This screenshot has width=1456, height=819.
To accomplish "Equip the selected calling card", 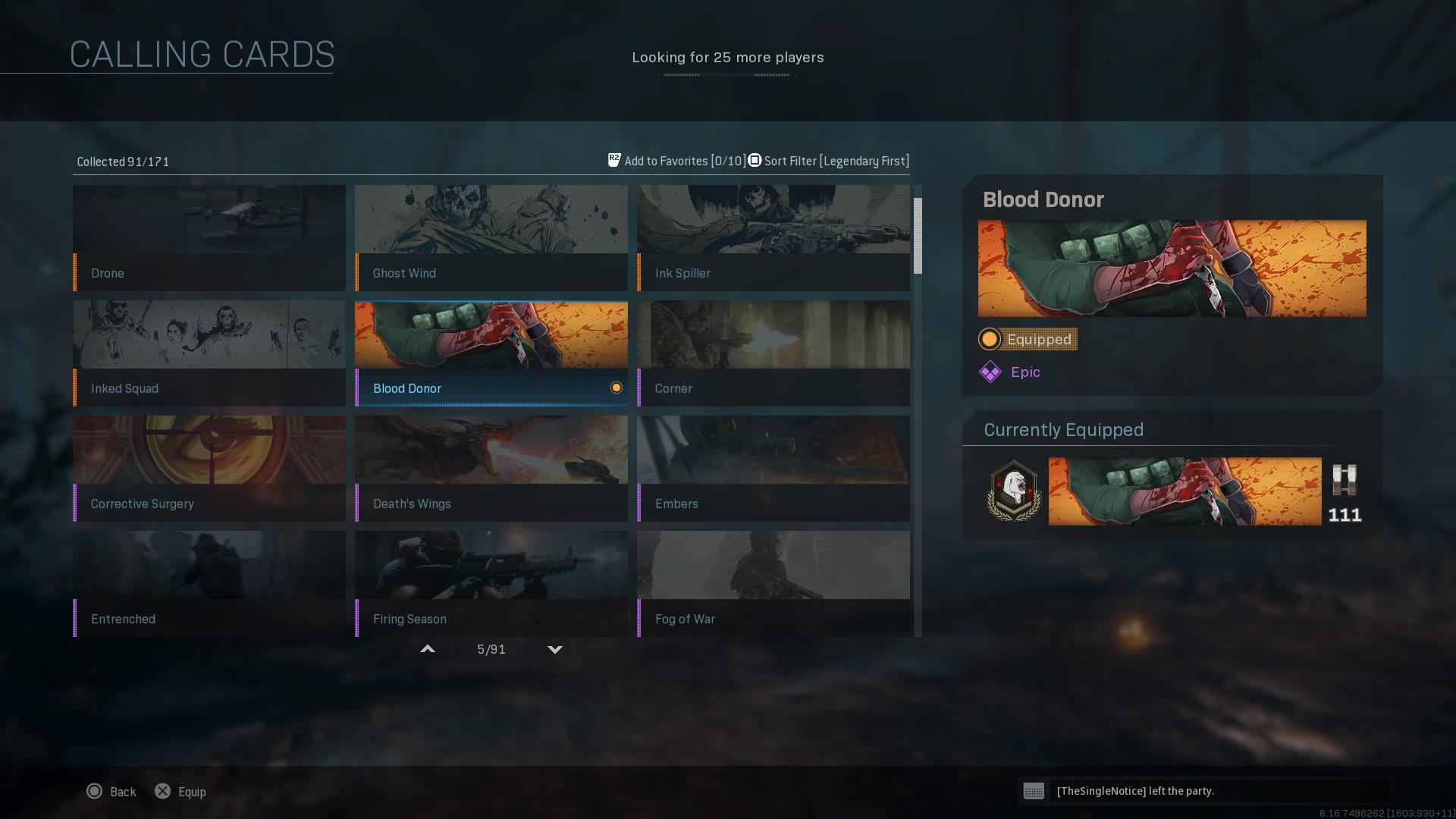I will pyautogui.click(x=180, y=792).
